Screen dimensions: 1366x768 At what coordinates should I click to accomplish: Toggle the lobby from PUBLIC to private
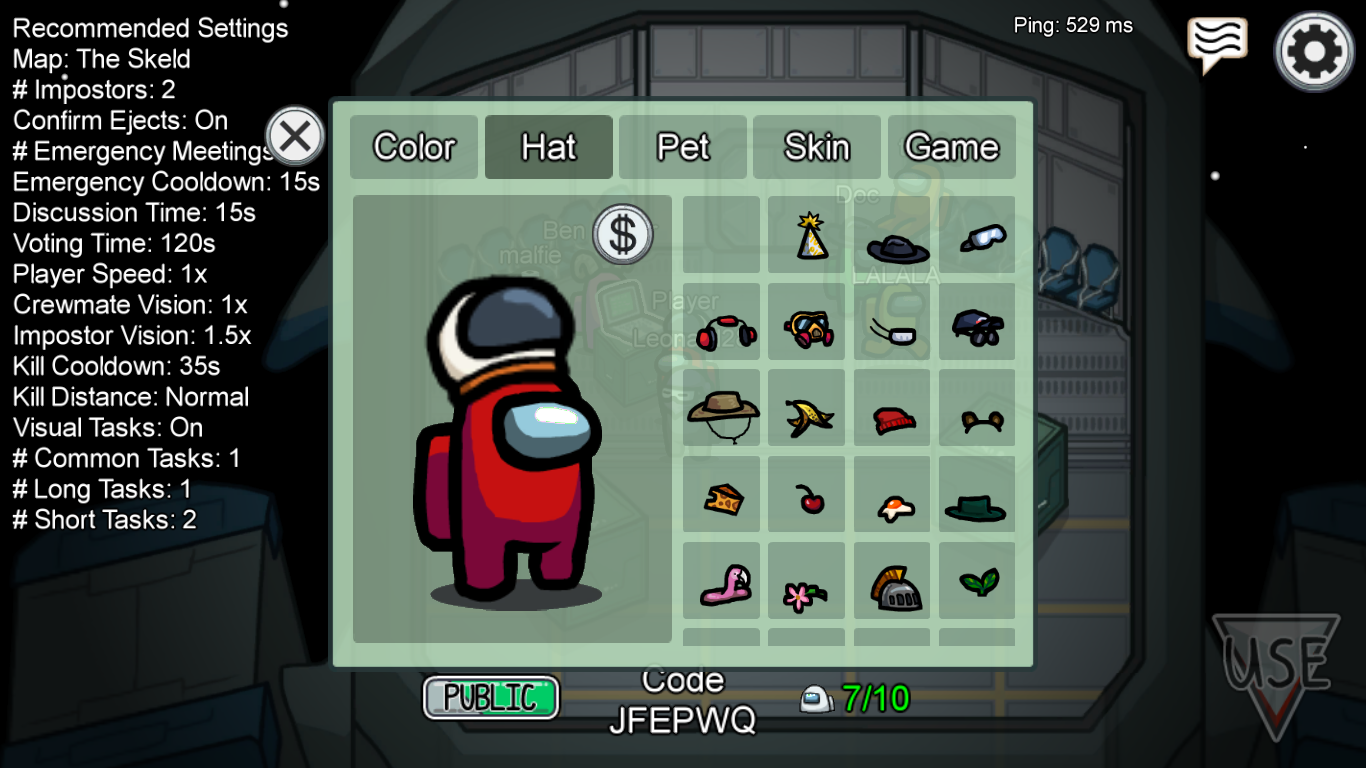(x=491, y=696)
